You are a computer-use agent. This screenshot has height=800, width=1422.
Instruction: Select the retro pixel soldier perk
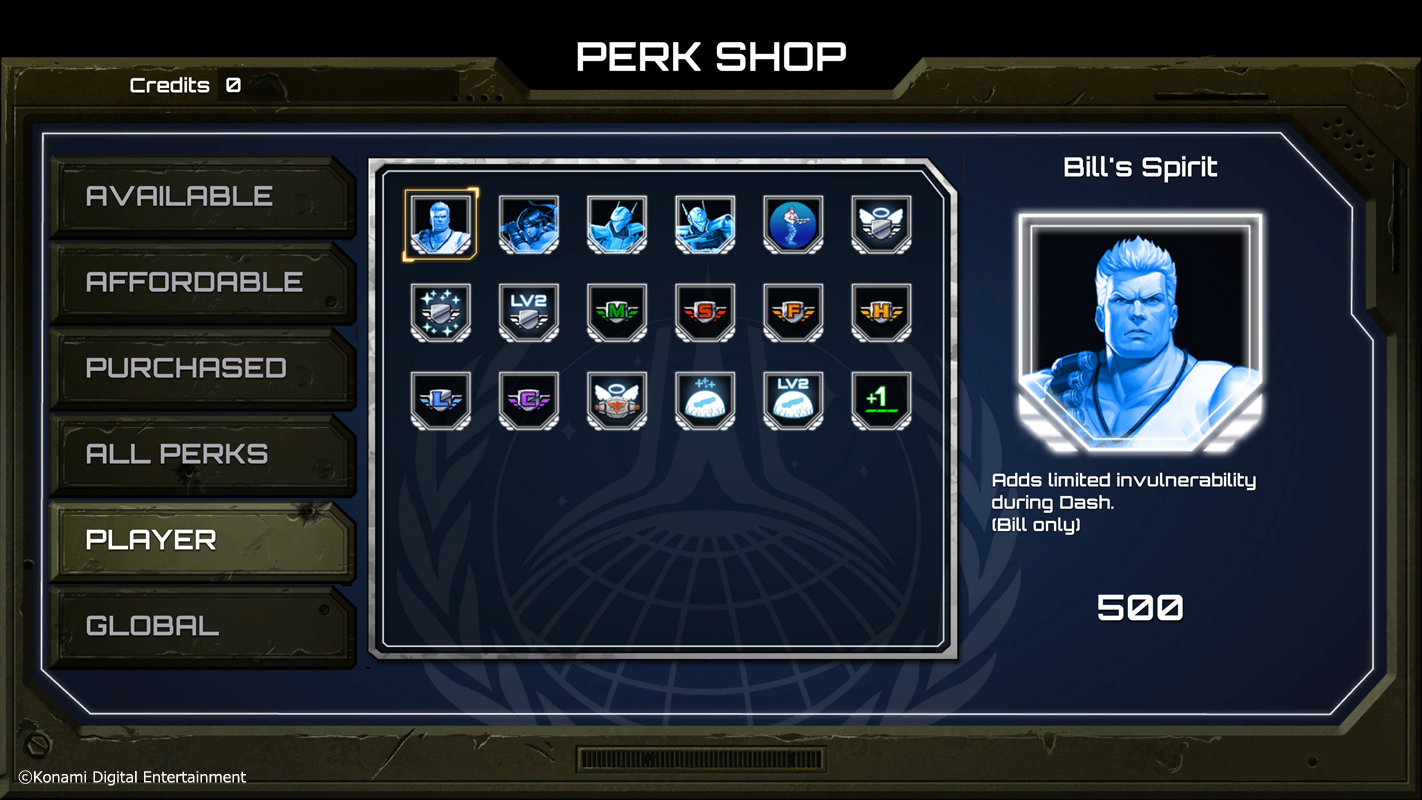tap(793, 224)
